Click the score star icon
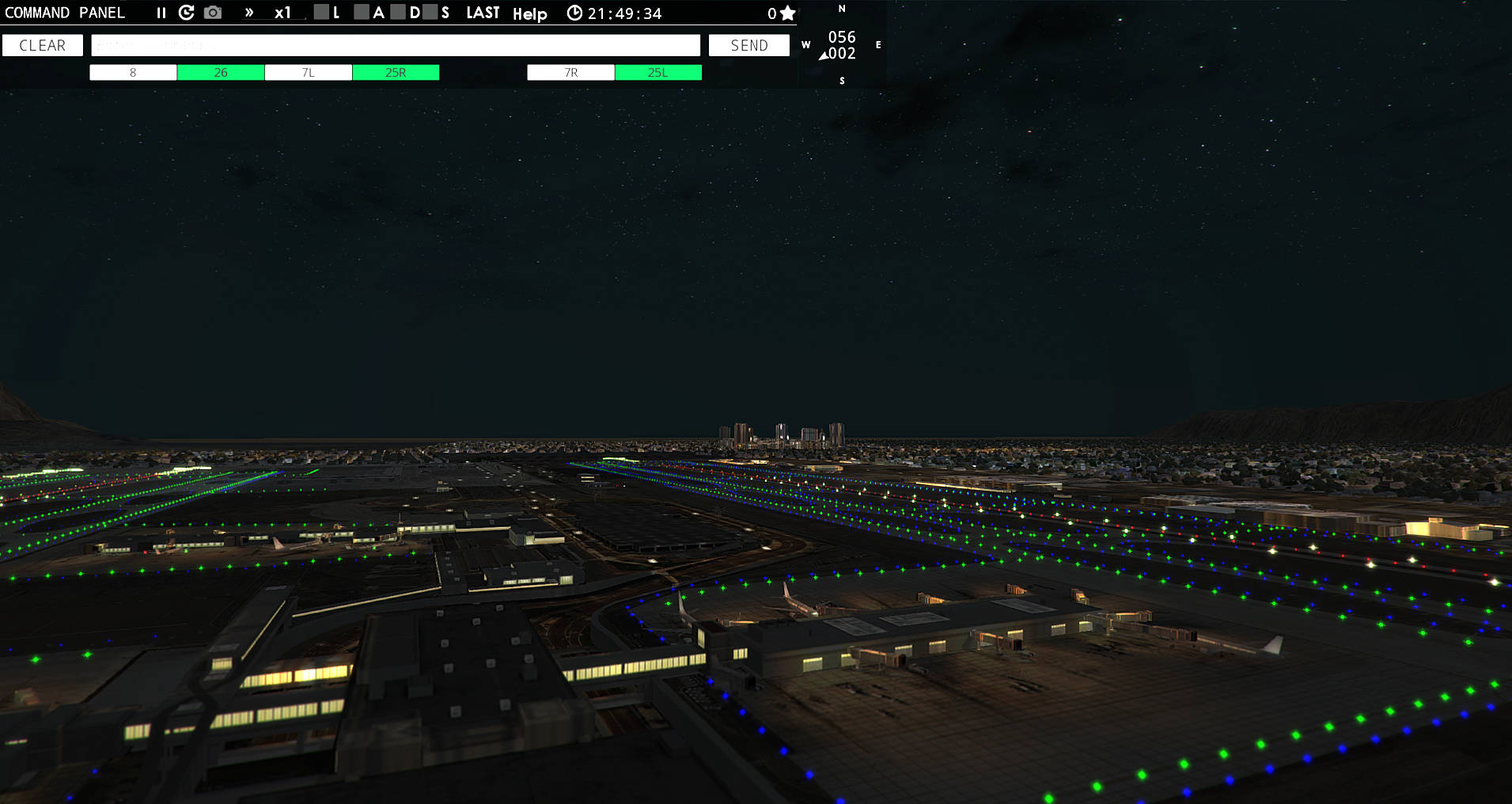1512x804 pixels. (786, 13)
